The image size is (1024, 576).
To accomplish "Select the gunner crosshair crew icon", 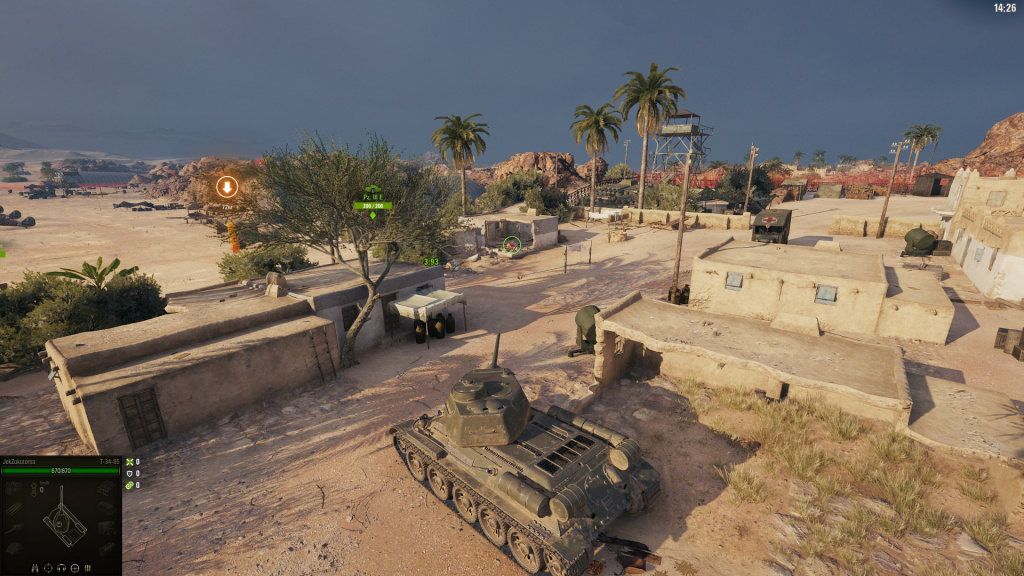I will point(48,568).
